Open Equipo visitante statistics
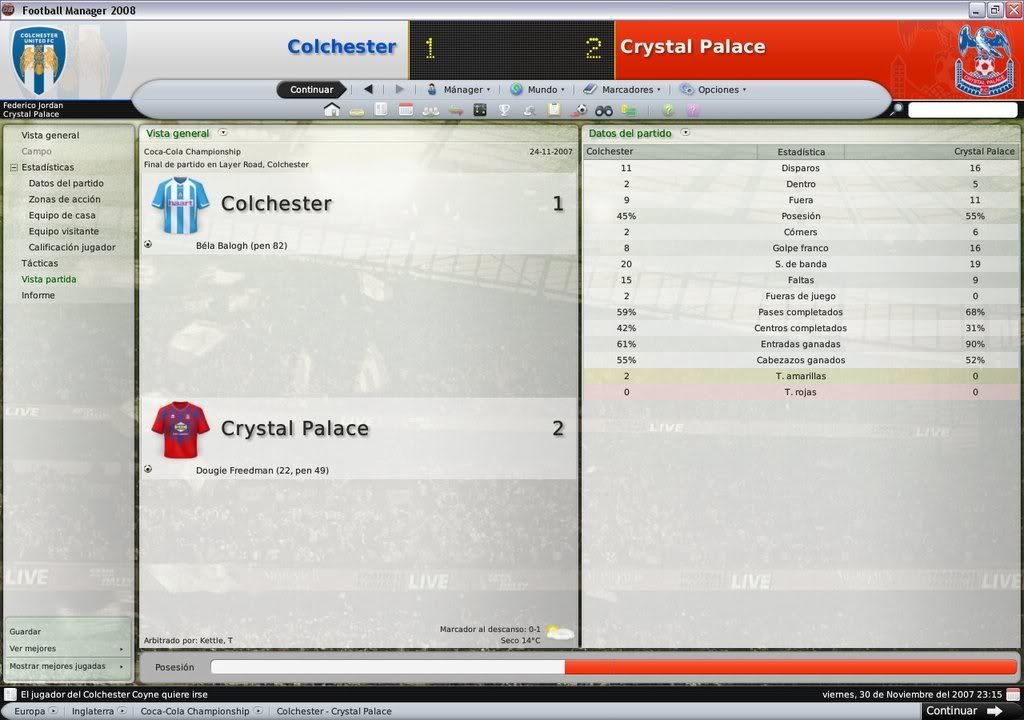 point(64,231)
